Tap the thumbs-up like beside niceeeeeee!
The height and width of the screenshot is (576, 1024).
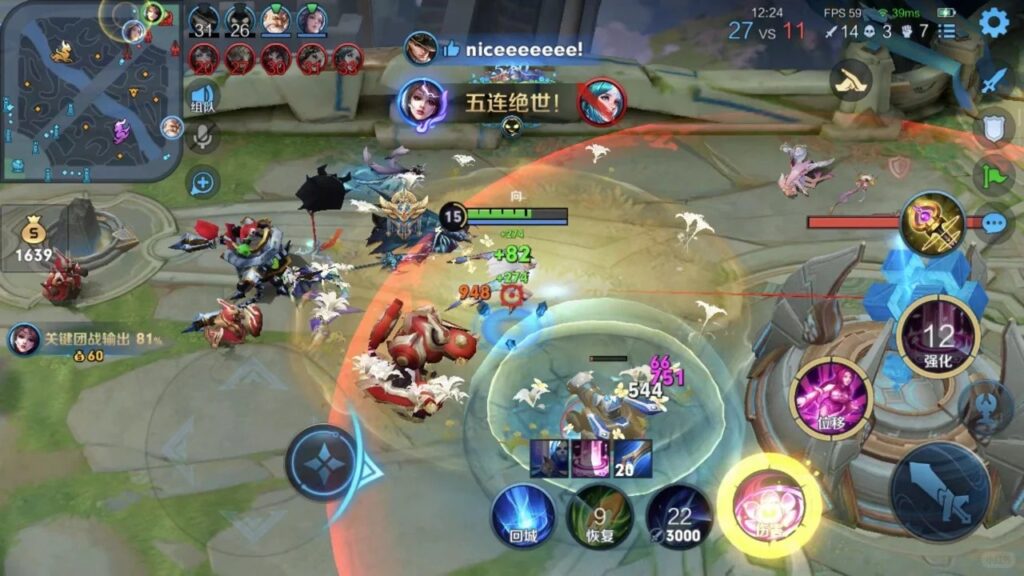(x=450, y=48)
